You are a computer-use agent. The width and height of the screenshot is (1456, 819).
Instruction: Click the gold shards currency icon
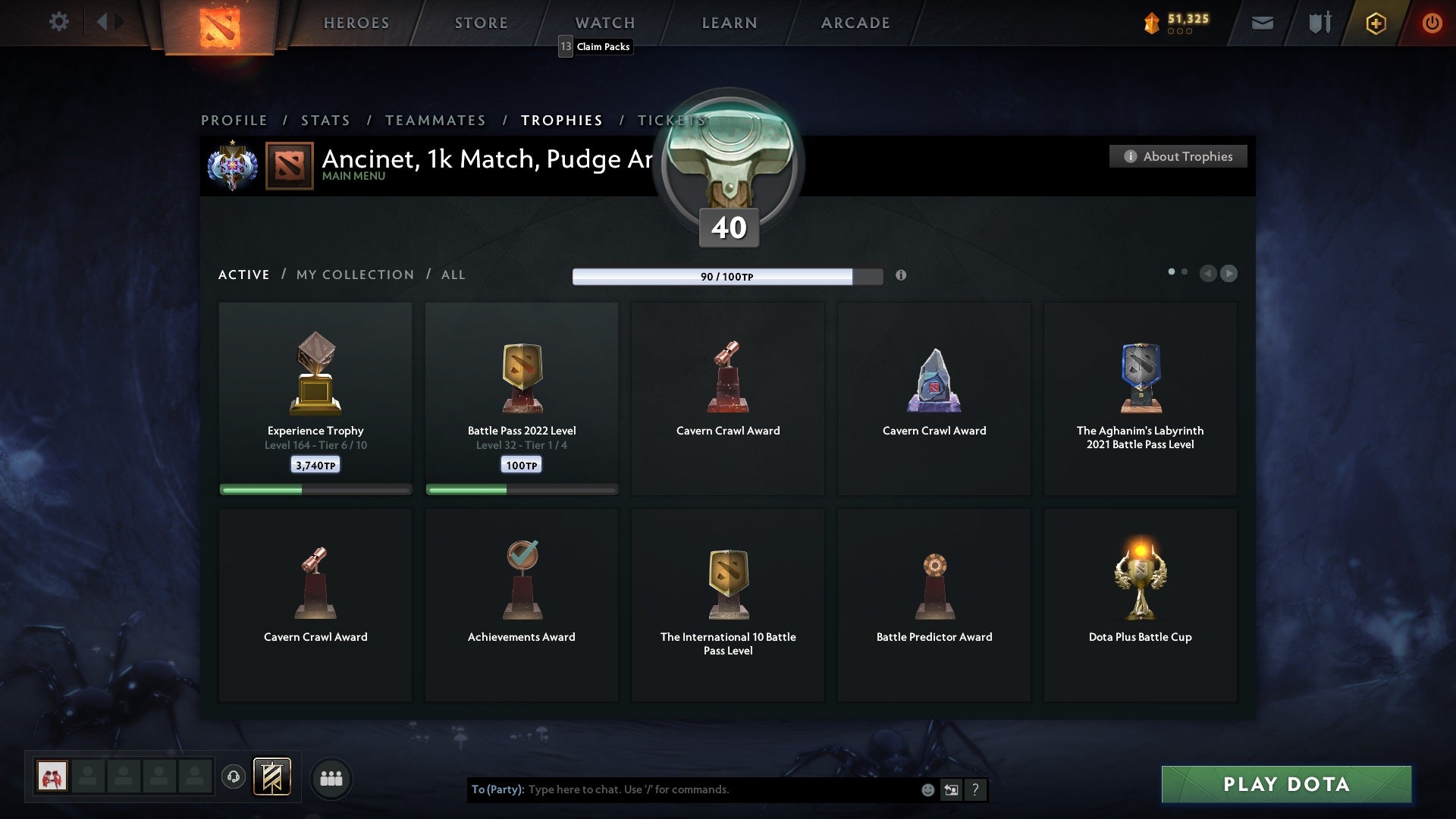tap(1153, 23)
